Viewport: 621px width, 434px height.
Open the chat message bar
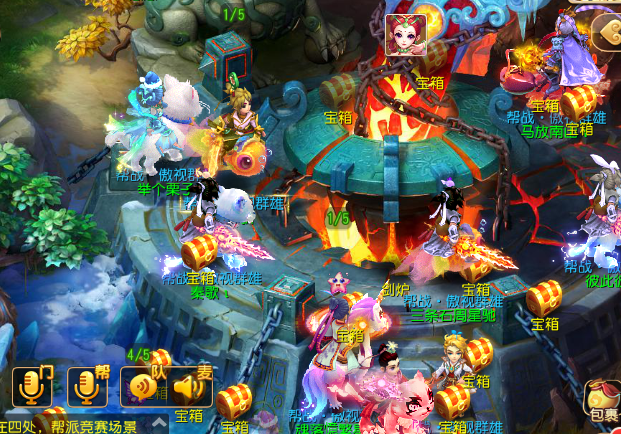[x=70, y=425]
